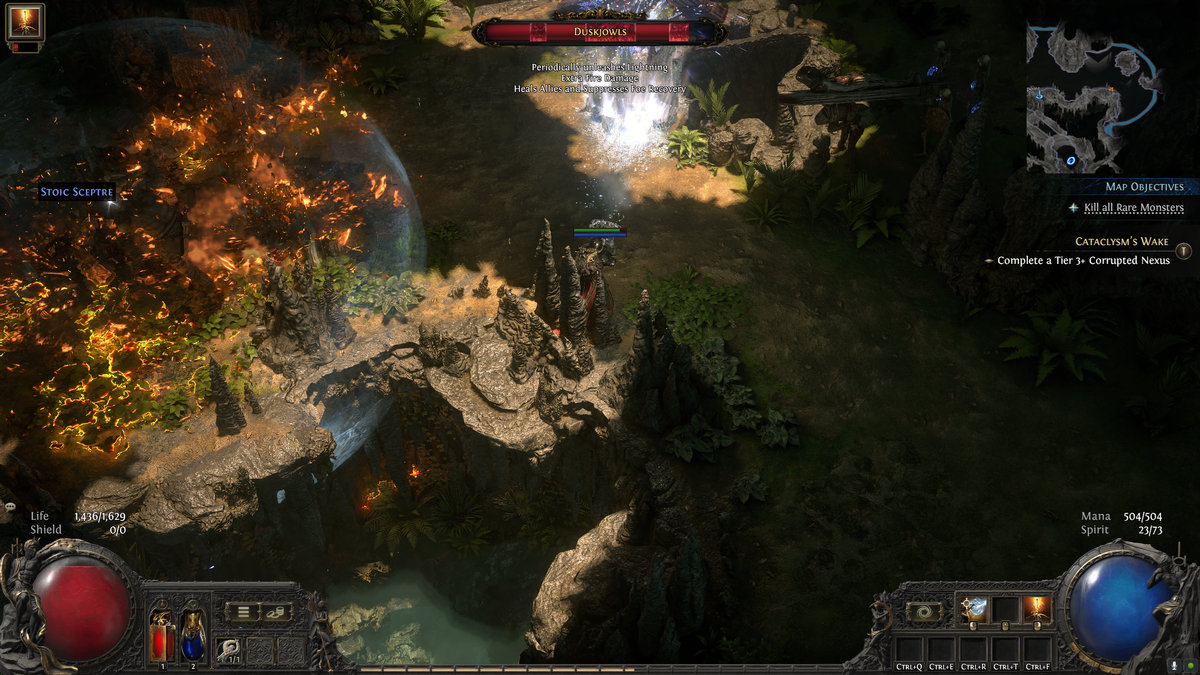This screenshot has width=1200, height=675.
Task: Select the charm slot showing 1/1
Action: [x=229, y=650]
